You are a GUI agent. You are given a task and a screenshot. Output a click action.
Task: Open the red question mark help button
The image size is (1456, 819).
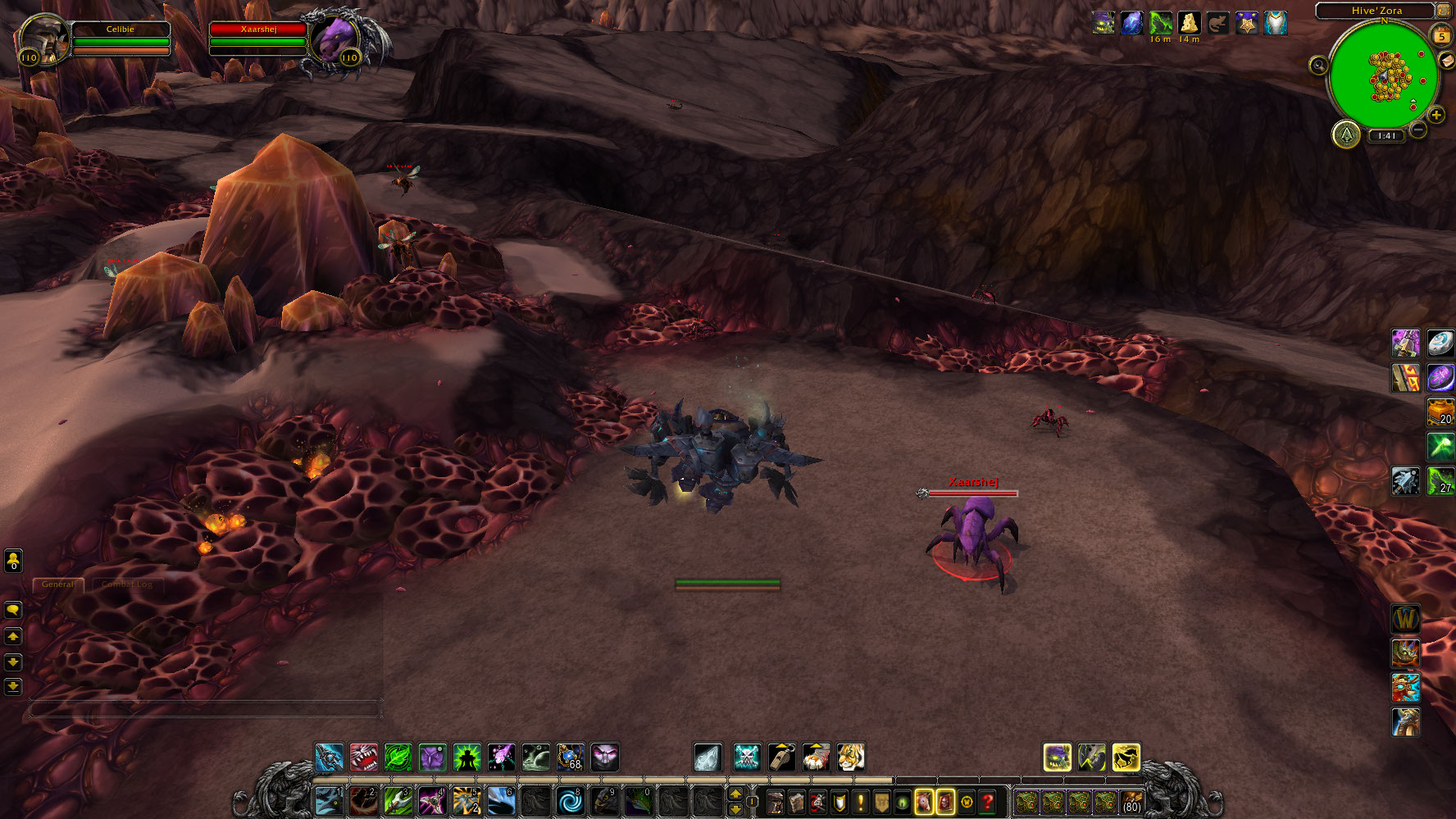[988, 801]
